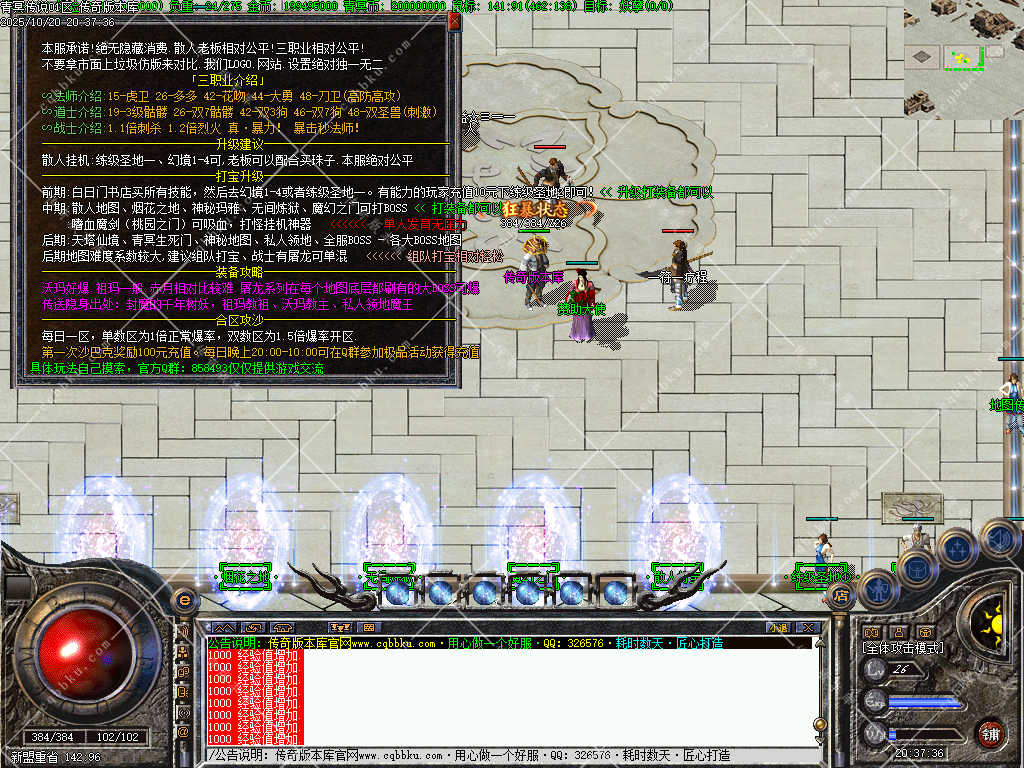Open the bag inventory round icon

click(917, 569)
